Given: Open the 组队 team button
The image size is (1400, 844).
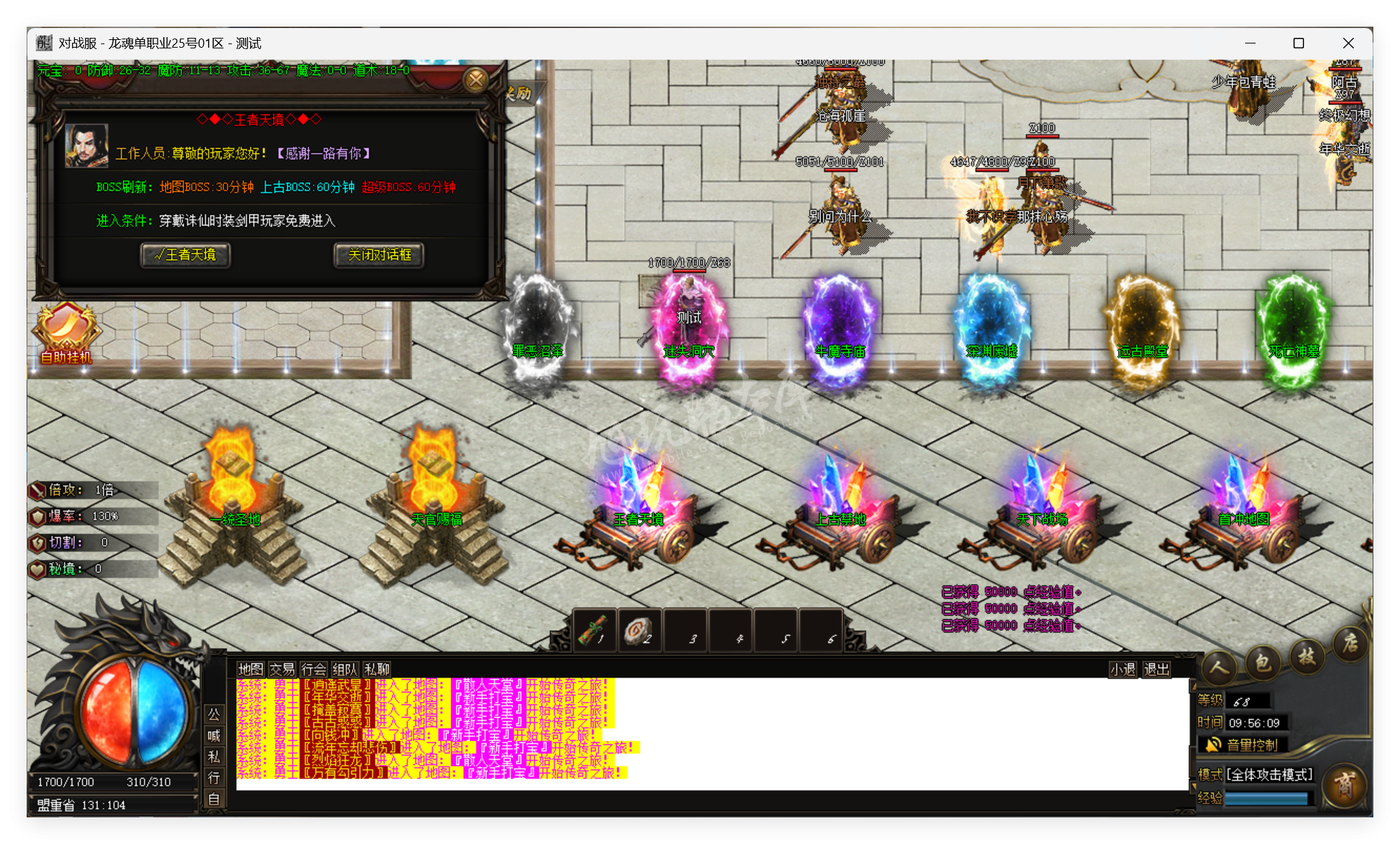Looking at the screenshot, I should [345, 669].
